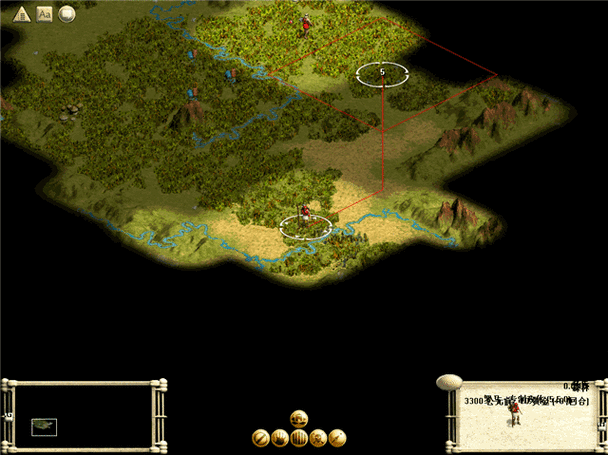This screenshot has width=608, height=455.
Task: Choose the slashed-circle hold command
Action: (260, 437)
